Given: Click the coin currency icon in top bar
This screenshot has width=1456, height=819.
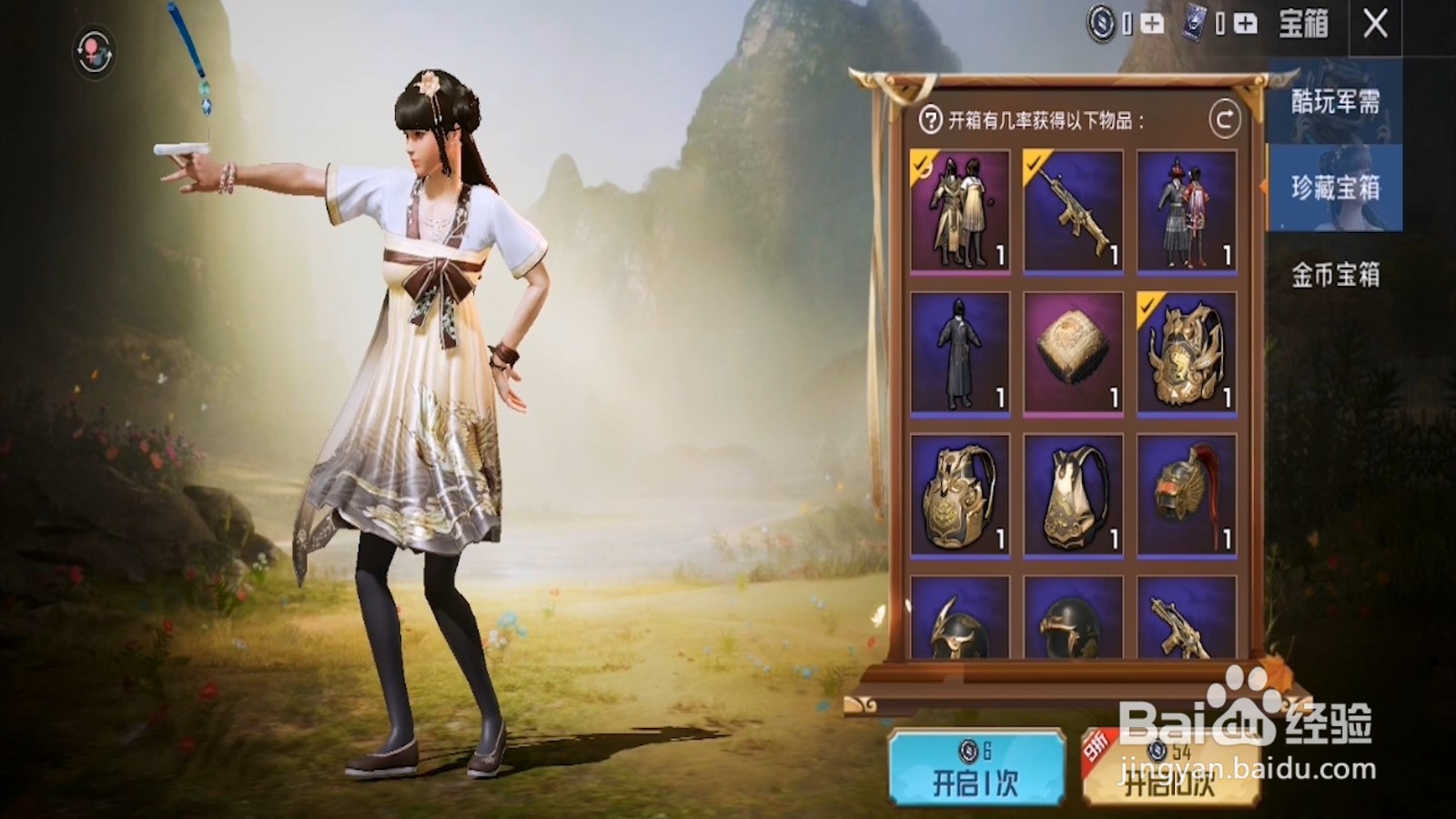Looking at the screenshot, I should (1101, 23).
